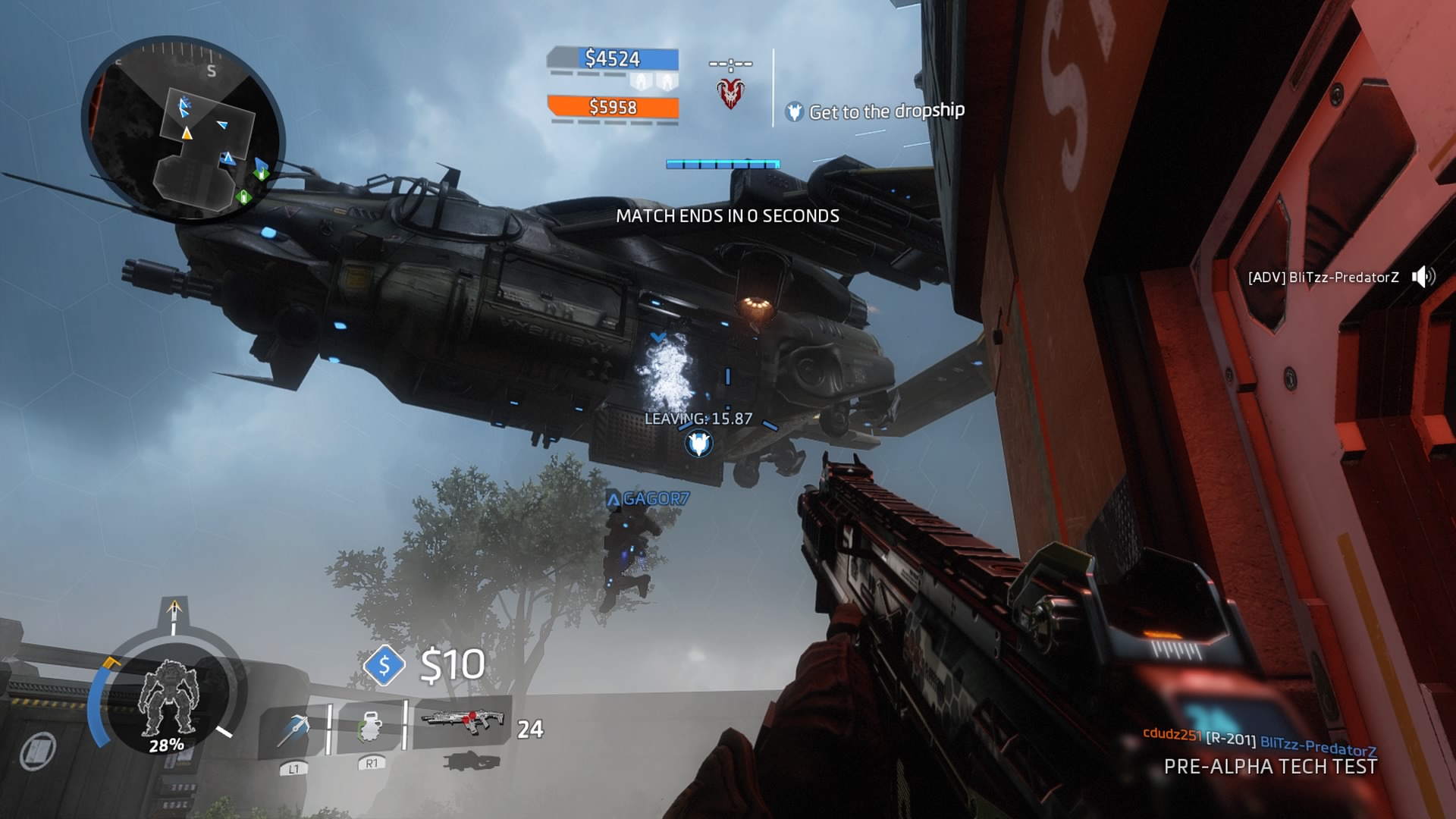Choose the grenade ordnance slot
This screenshot has width=1456, height=819.
point(369,726)
